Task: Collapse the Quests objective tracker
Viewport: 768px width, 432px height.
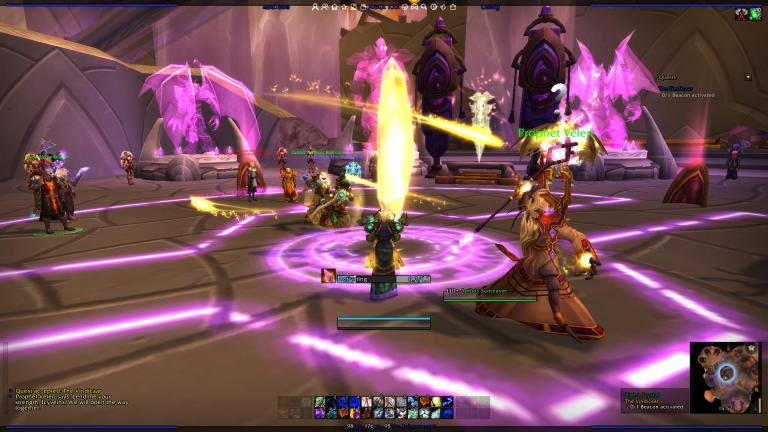Action: 748,77
